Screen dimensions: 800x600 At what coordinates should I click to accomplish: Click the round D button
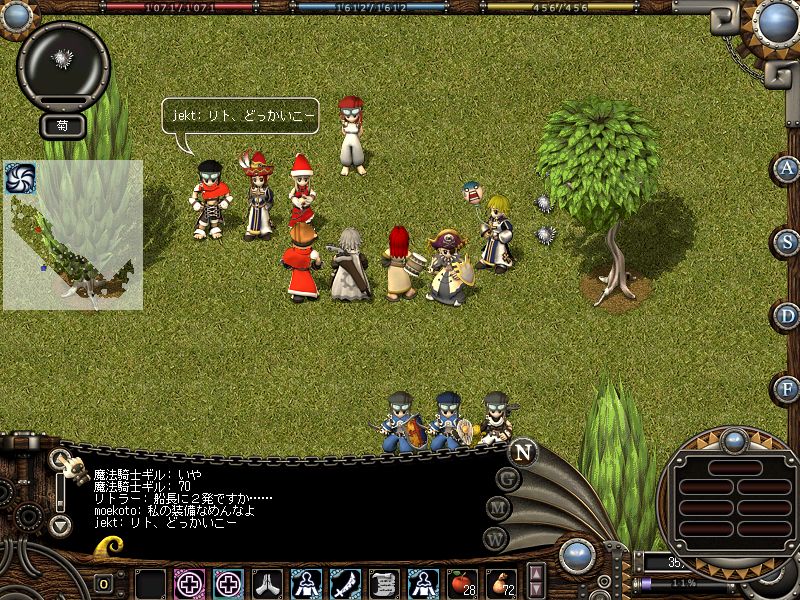pyautogui.click(x=787, y=316)
